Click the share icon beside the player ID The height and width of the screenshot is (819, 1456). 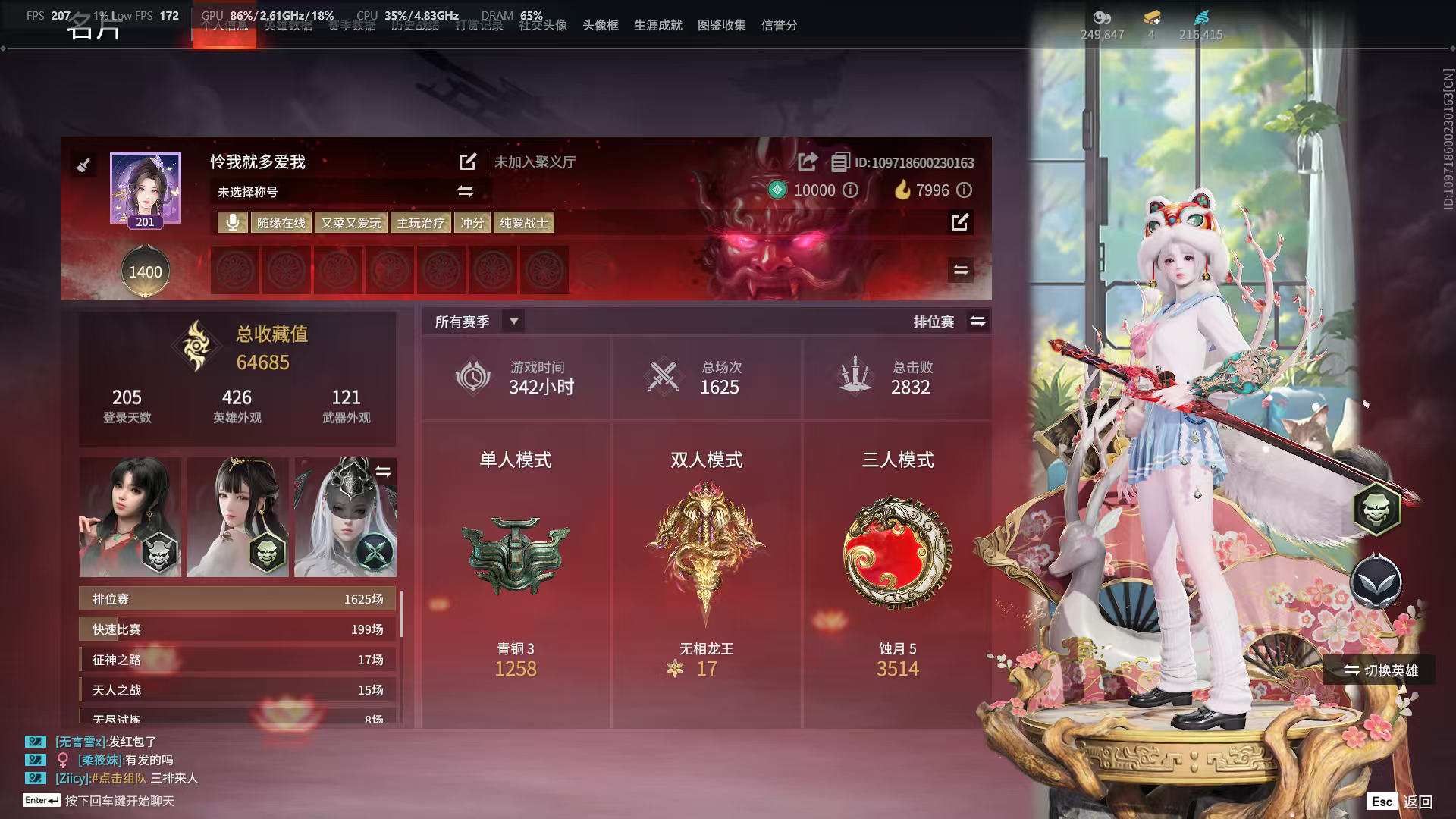tap(807, 162)
